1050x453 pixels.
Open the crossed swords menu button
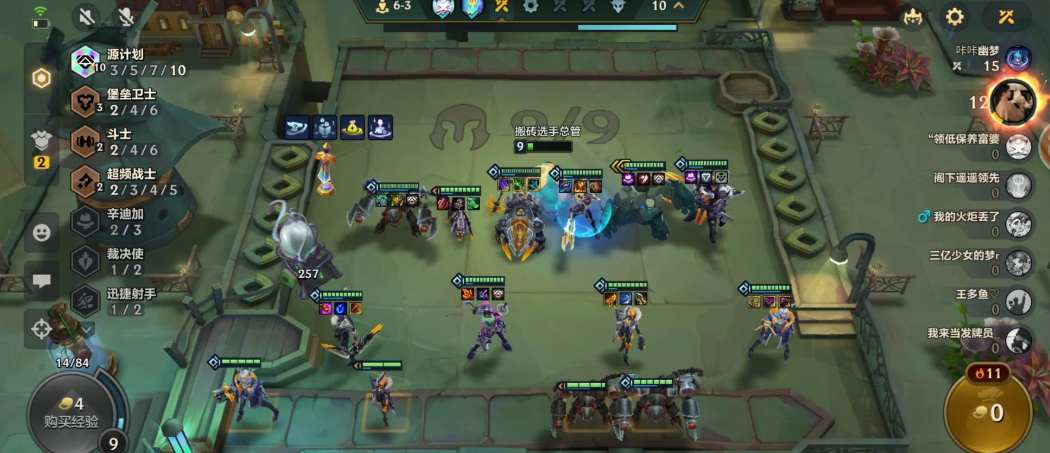tap(1005, 17)
